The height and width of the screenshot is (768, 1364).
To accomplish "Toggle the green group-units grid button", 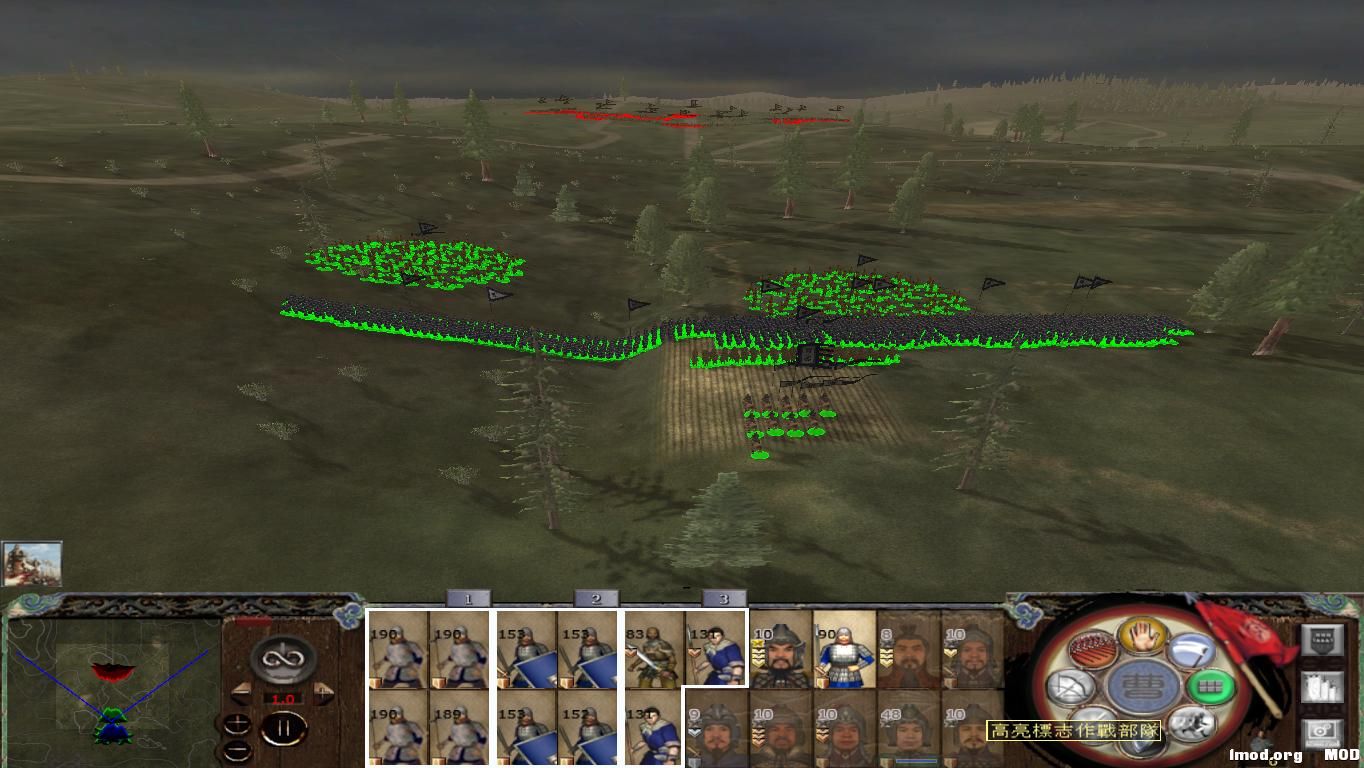I will click(x=1212, y=686).
